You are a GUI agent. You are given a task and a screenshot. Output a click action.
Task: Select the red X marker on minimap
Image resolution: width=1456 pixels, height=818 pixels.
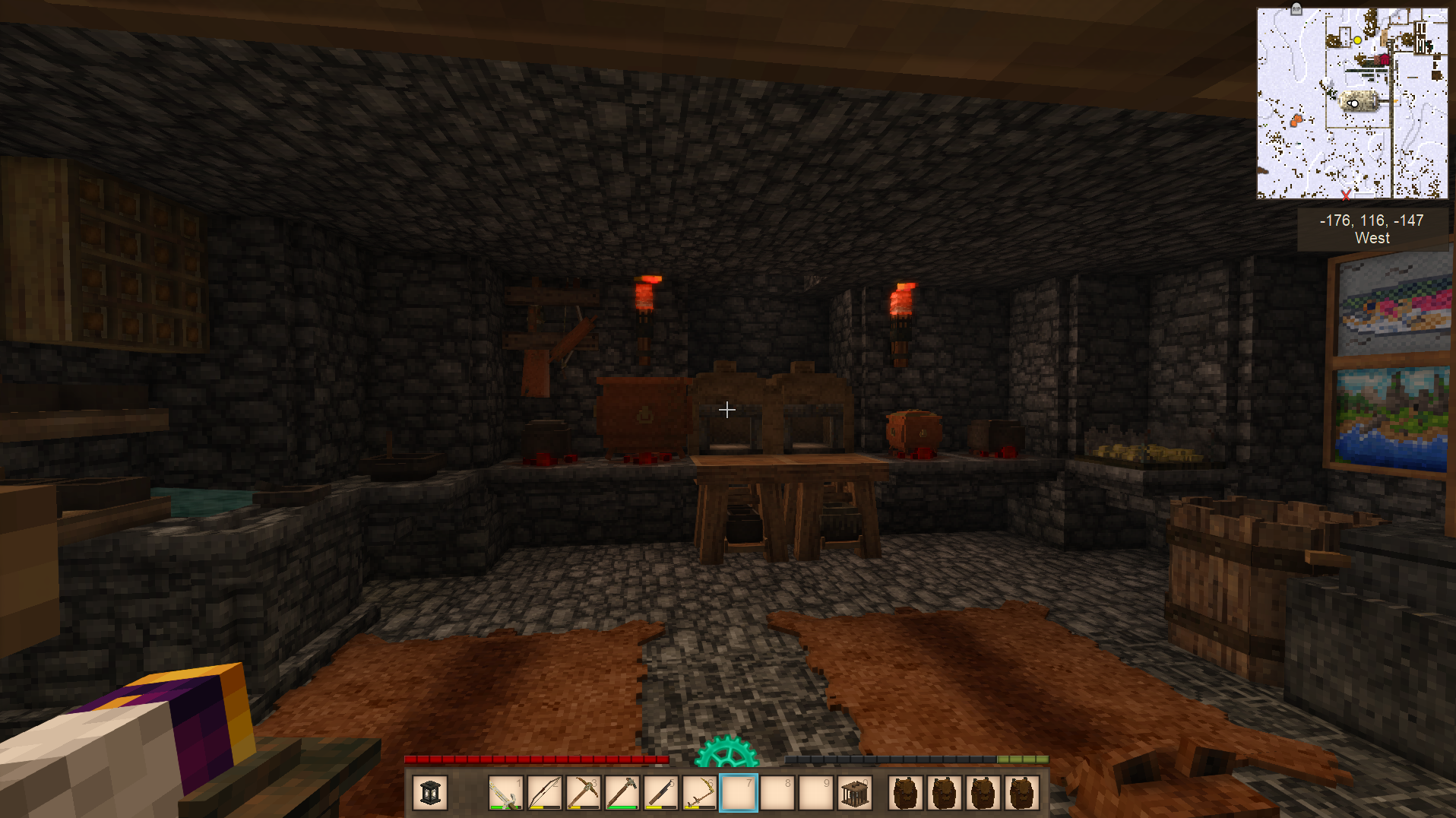point(1347,195)
